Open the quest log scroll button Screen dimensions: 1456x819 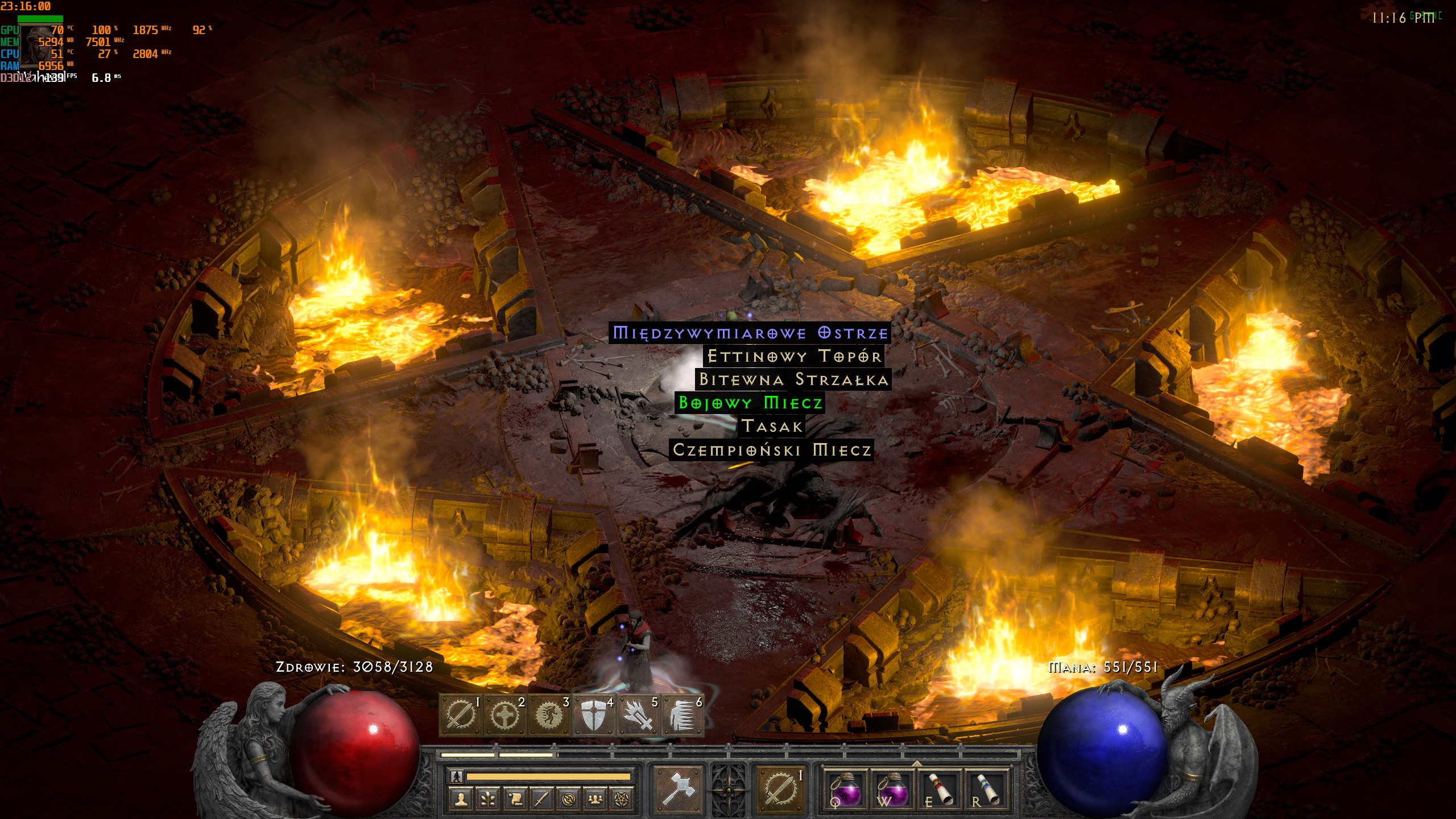click(514, 799)
